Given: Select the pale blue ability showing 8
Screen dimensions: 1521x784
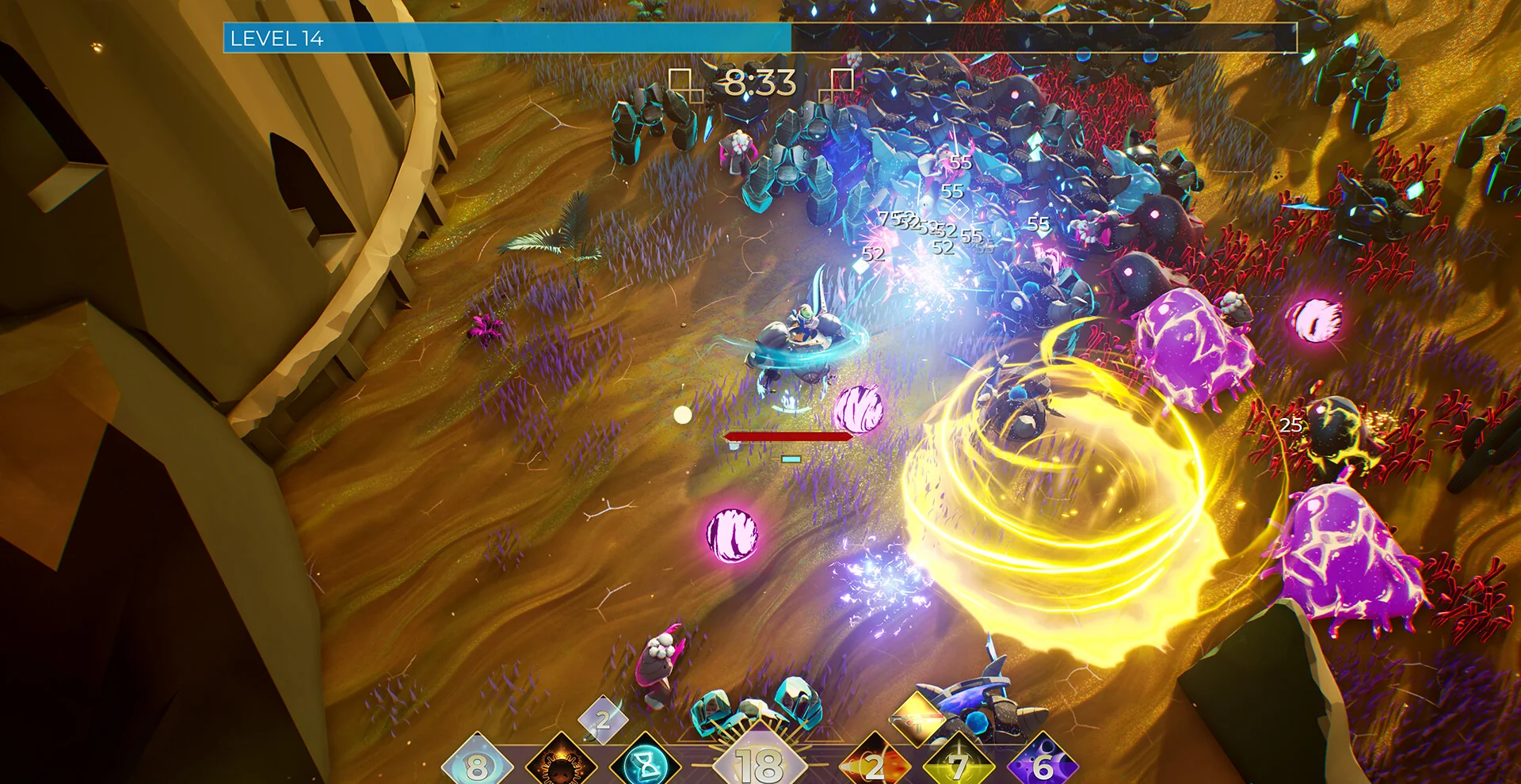Looking at the screenshot, I should (476, 766).
